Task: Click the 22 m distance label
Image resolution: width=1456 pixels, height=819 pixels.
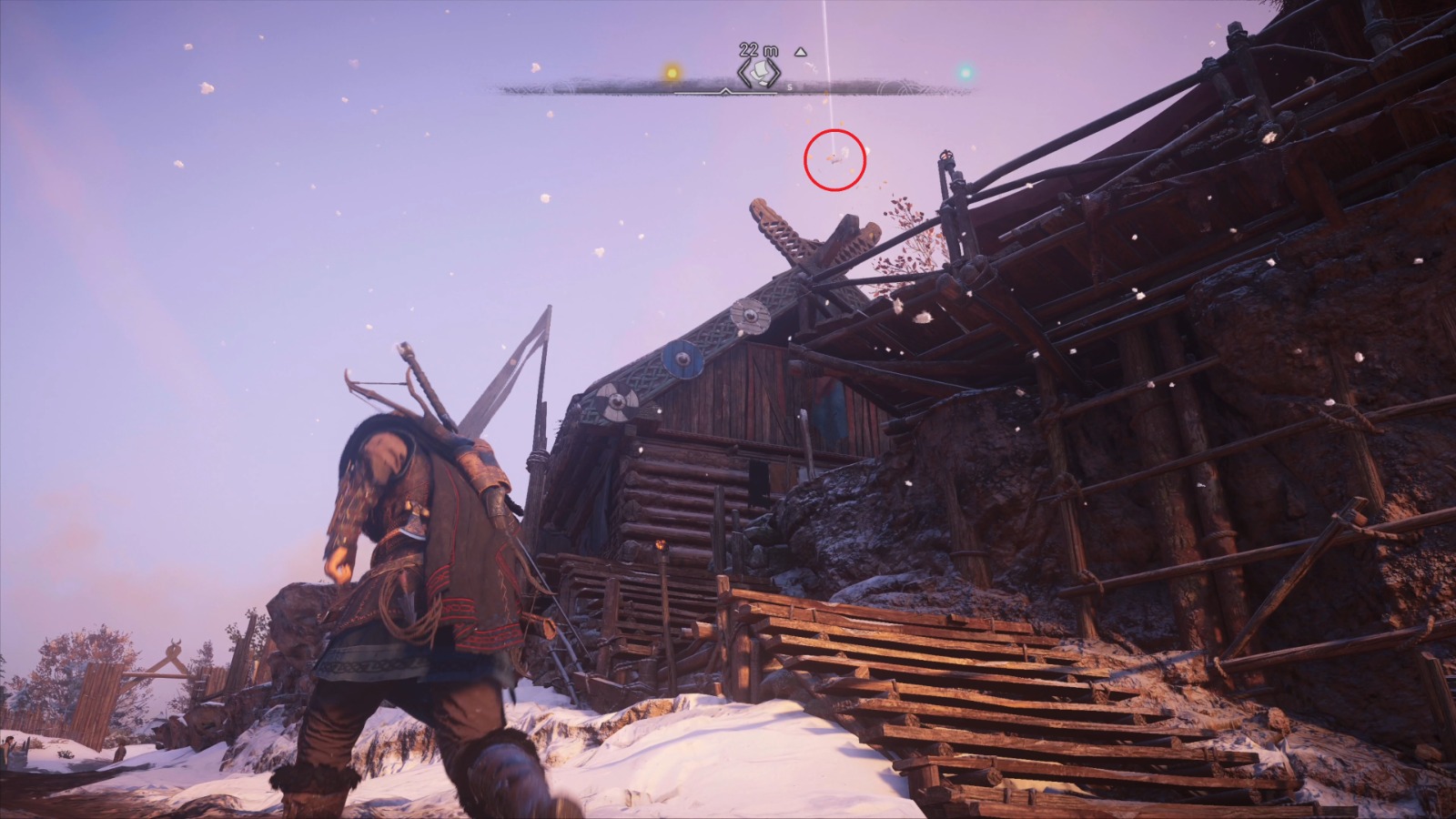Action: [x=757, y=50]
